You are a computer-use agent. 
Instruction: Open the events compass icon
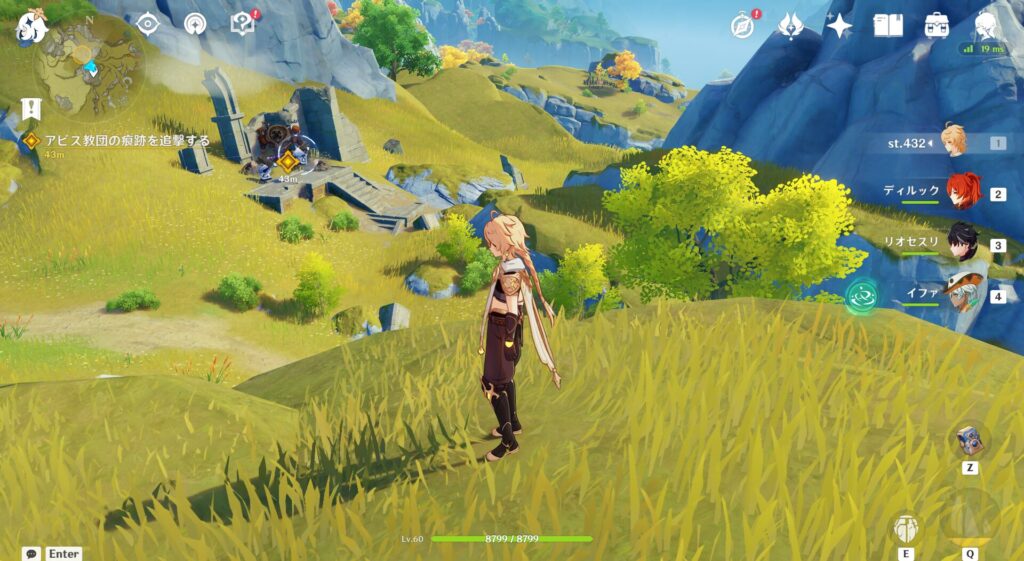click(x=742, y=26)
